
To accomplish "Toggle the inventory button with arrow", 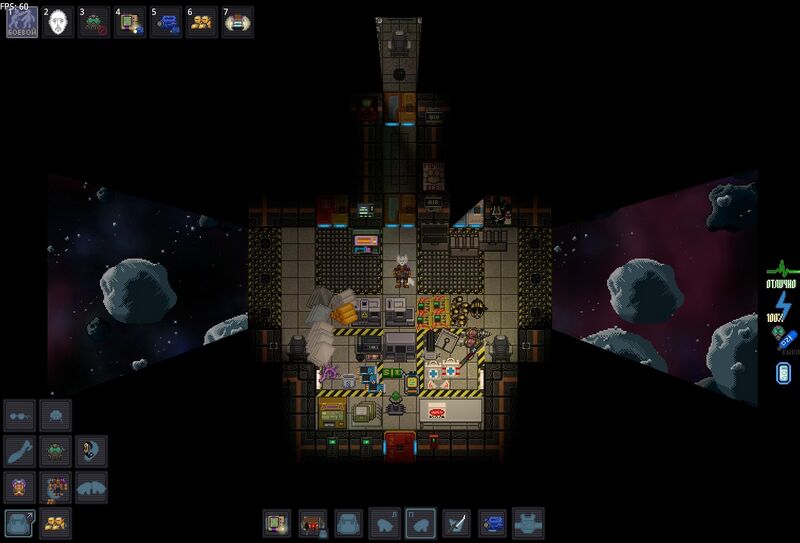I will (20, 523).
